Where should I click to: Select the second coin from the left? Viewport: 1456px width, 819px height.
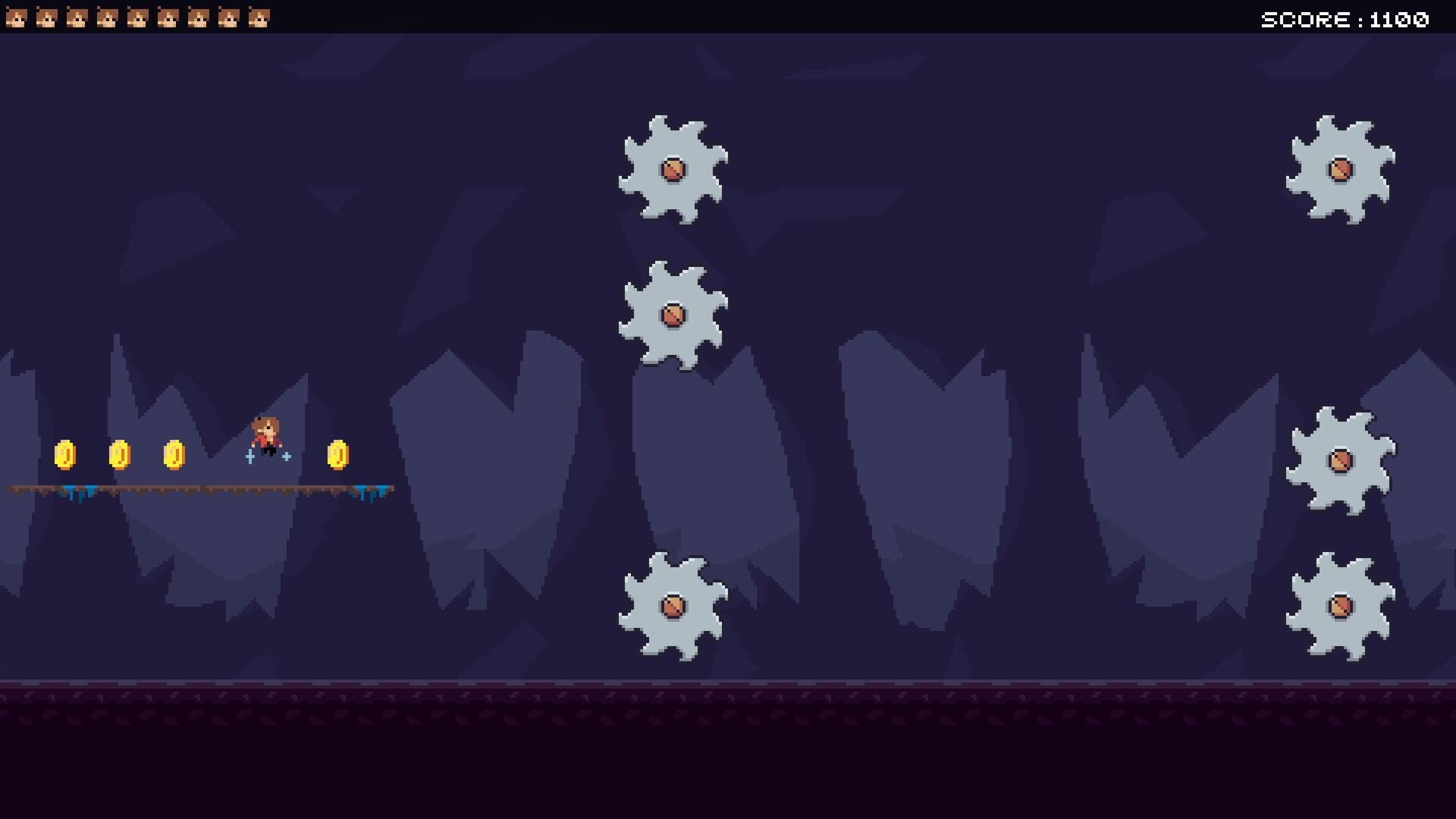[121, 455]
